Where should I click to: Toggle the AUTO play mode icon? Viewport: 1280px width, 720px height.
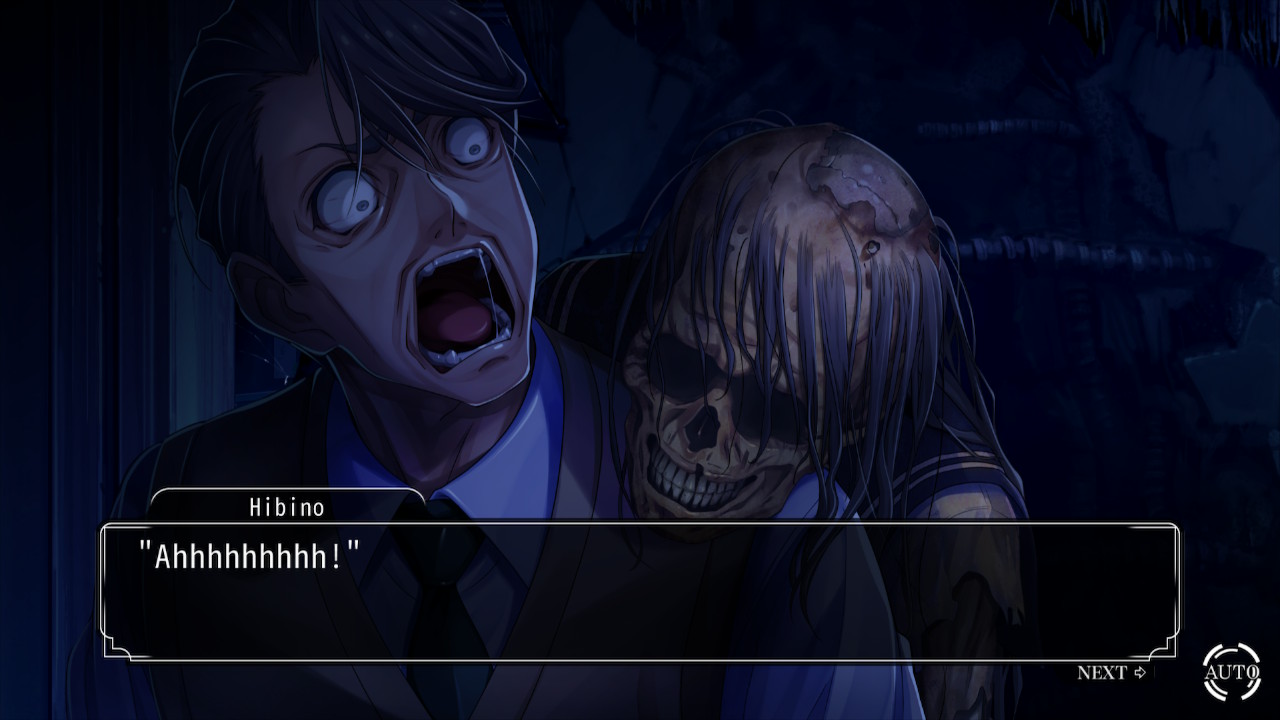click(x=1231, y=671)
